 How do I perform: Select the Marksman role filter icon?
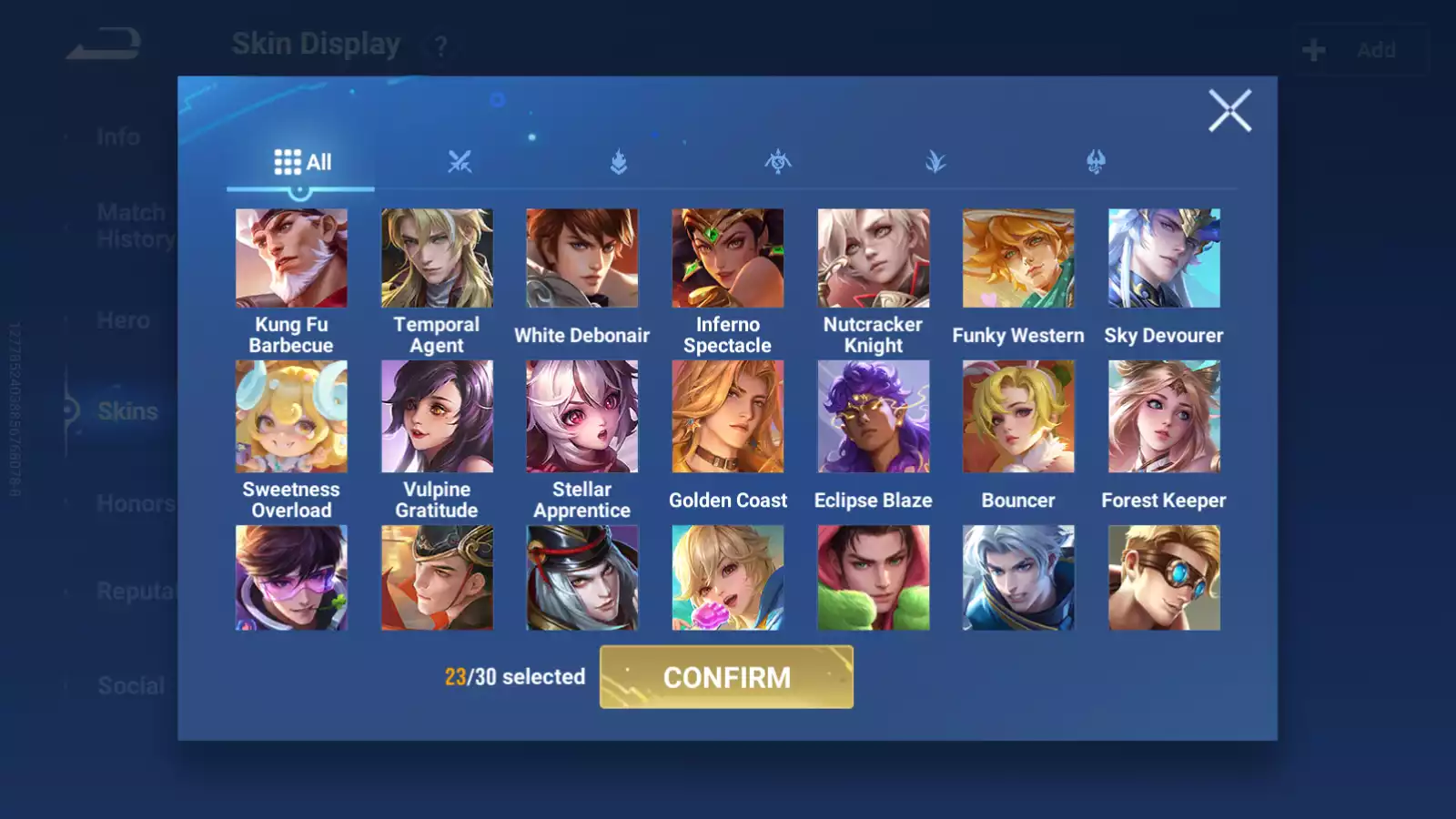(937, 162)
